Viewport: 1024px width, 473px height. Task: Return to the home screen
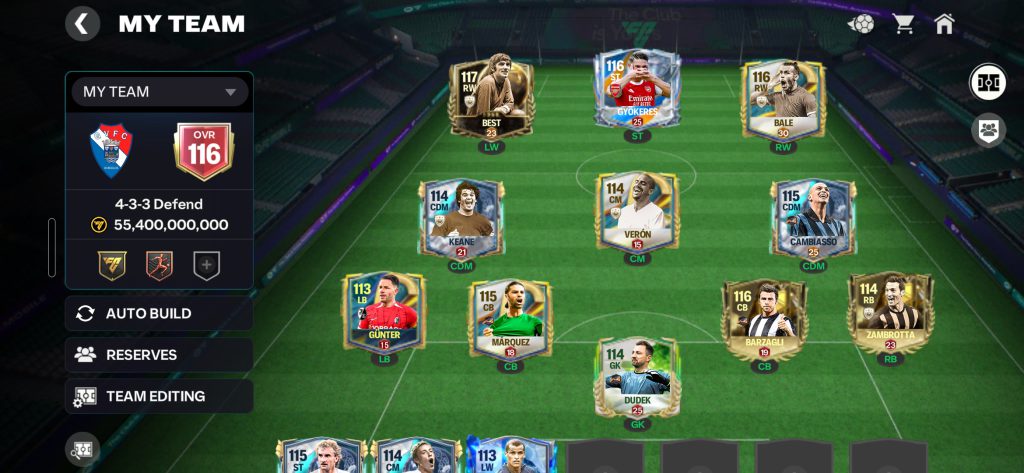(x=944, y=24)
